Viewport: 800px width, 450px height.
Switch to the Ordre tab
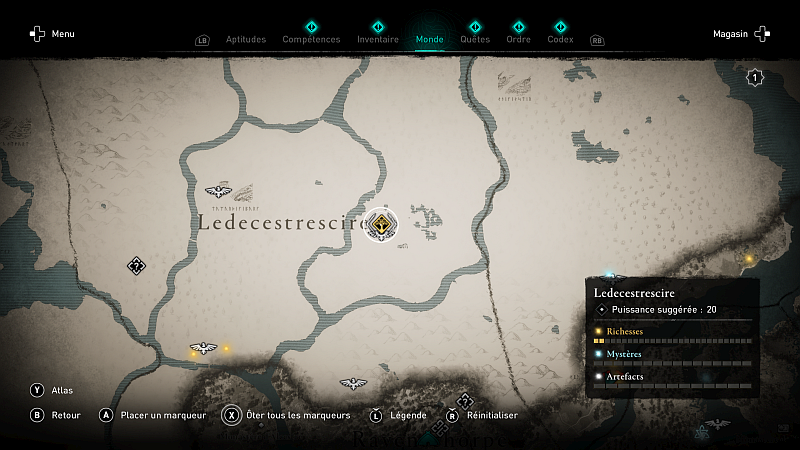tap(518, 39)
